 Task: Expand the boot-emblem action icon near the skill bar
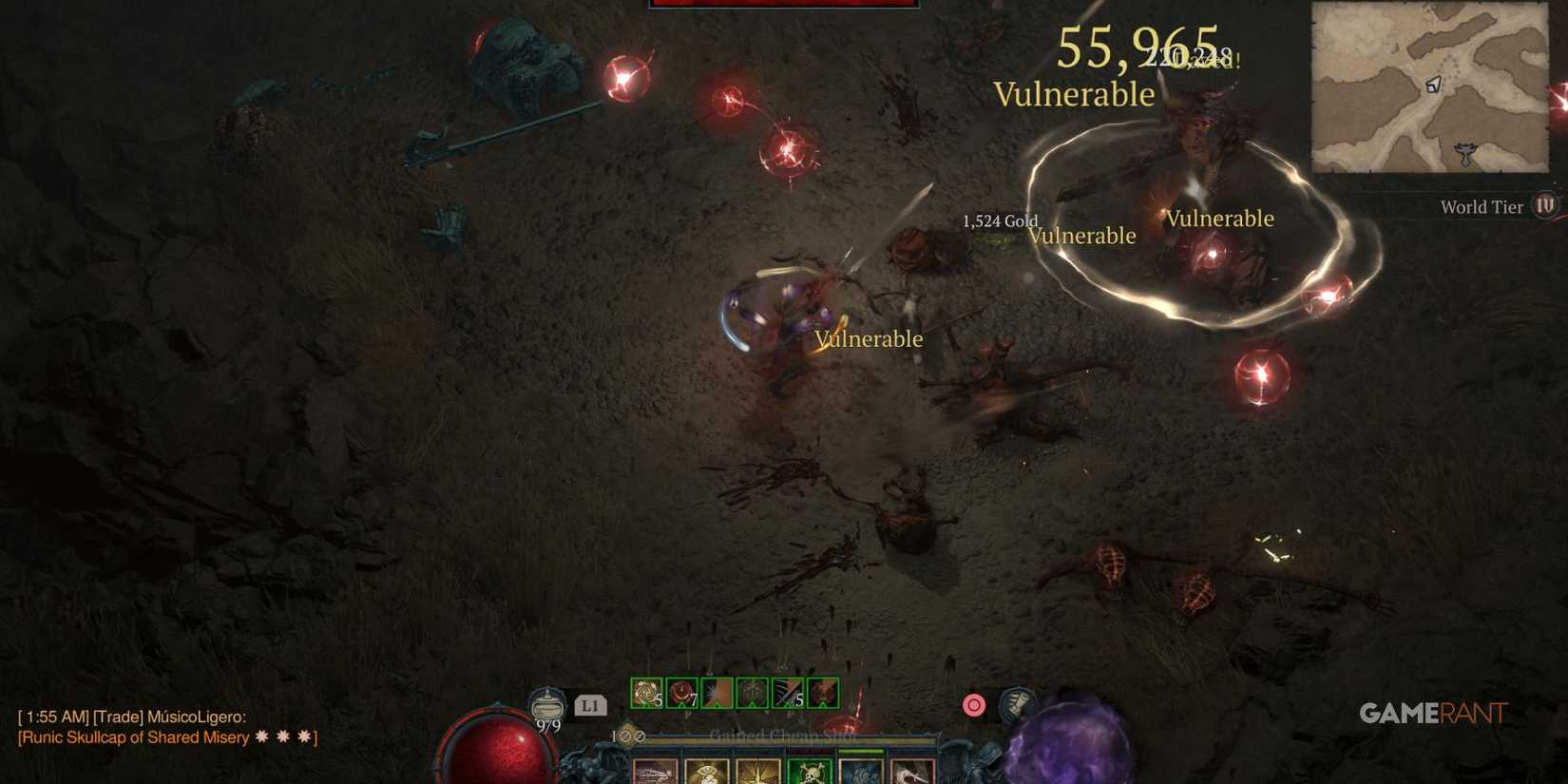[1016, 703]
